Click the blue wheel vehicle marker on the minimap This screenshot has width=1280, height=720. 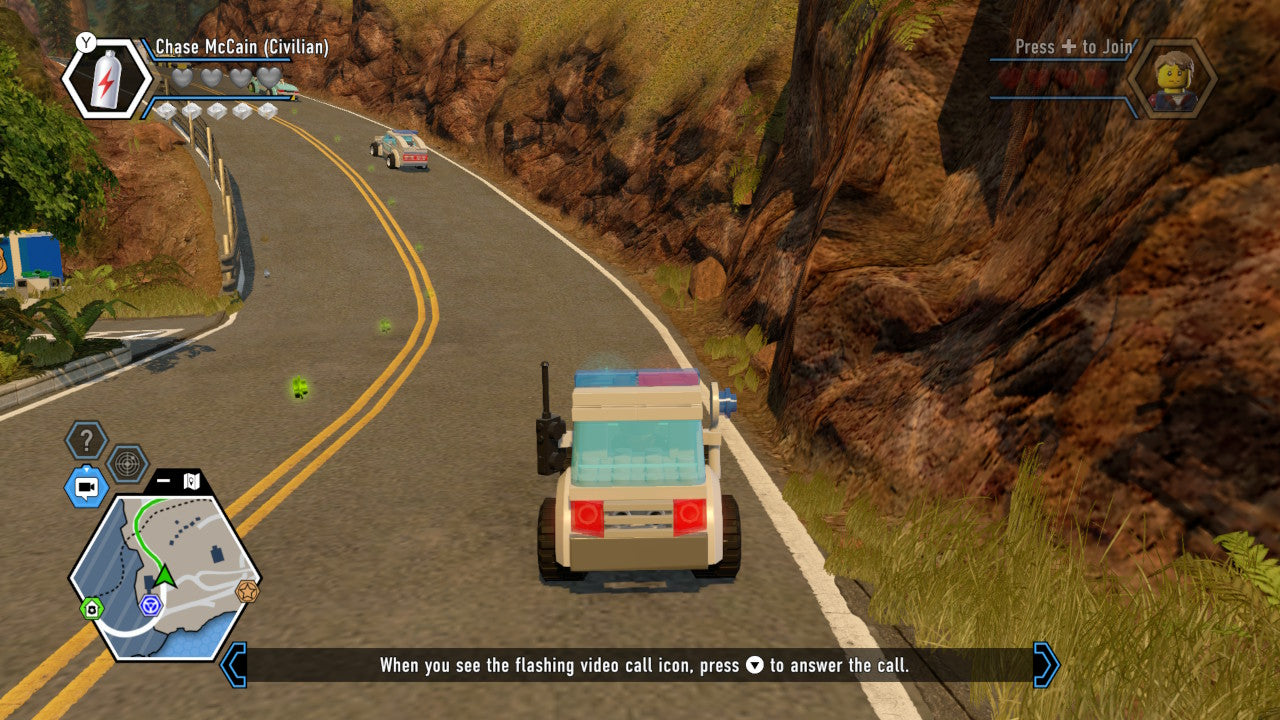(x=150, y=605)
